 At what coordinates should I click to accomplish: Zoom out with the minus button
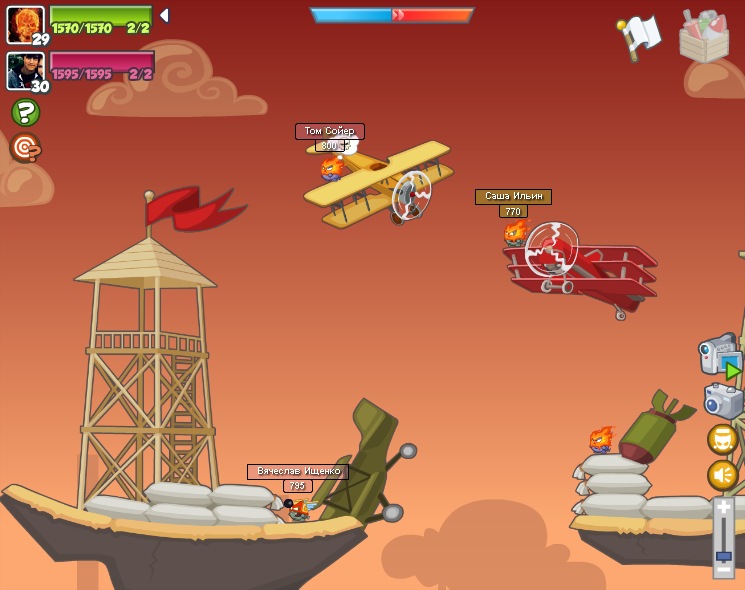tap(723, 570)
